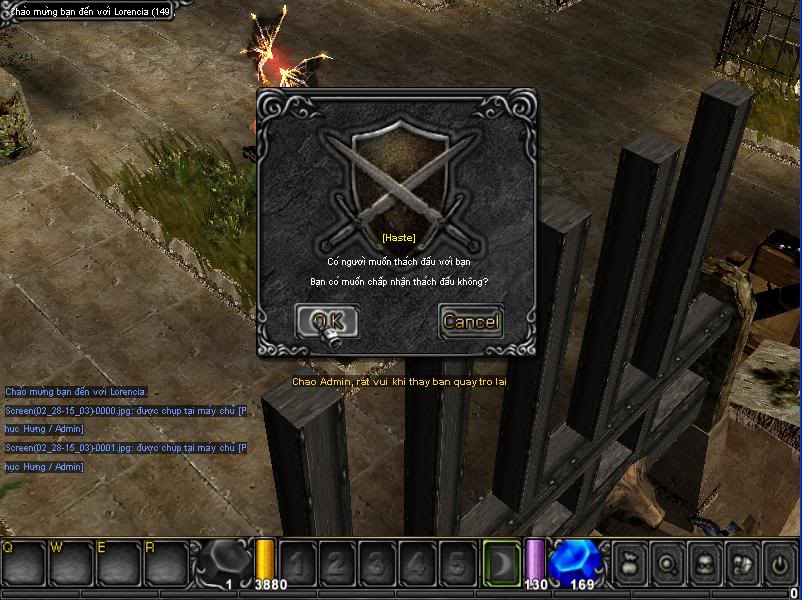The height and width of the screenshot is (601, 803).
Task: Select the E hotkey slot
Action: click(x=119, y=564)
